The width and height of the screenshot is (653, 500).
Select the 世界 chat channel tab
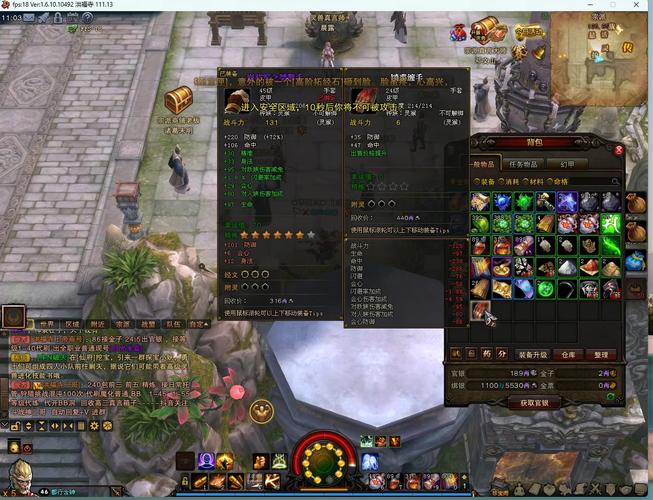pos(46,324)
